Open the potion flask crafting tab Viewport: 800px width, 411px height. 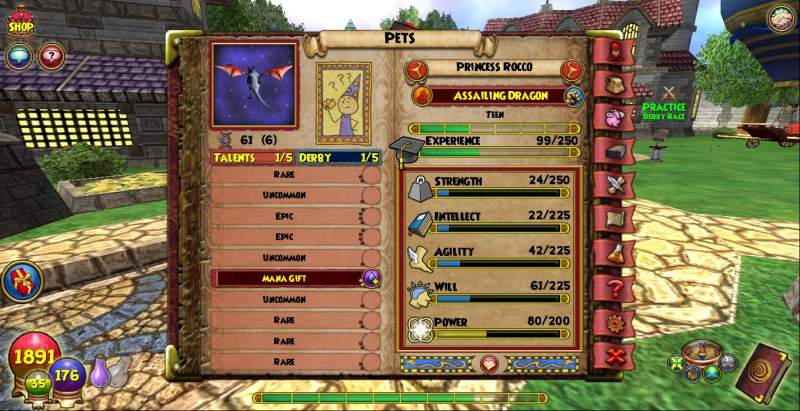(x=615, y=252)
